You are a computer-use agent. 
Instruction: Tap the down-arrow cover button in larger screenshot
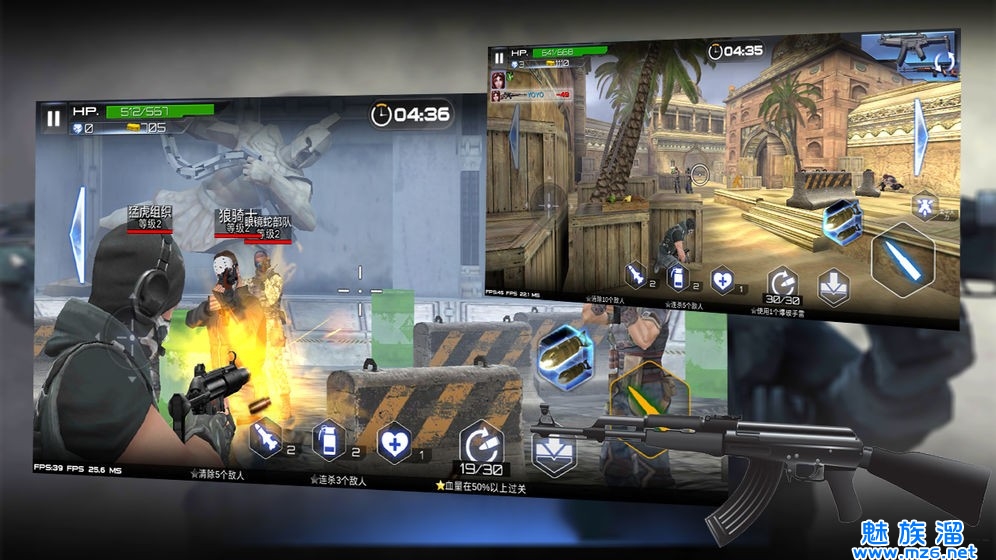coord(553,453)
